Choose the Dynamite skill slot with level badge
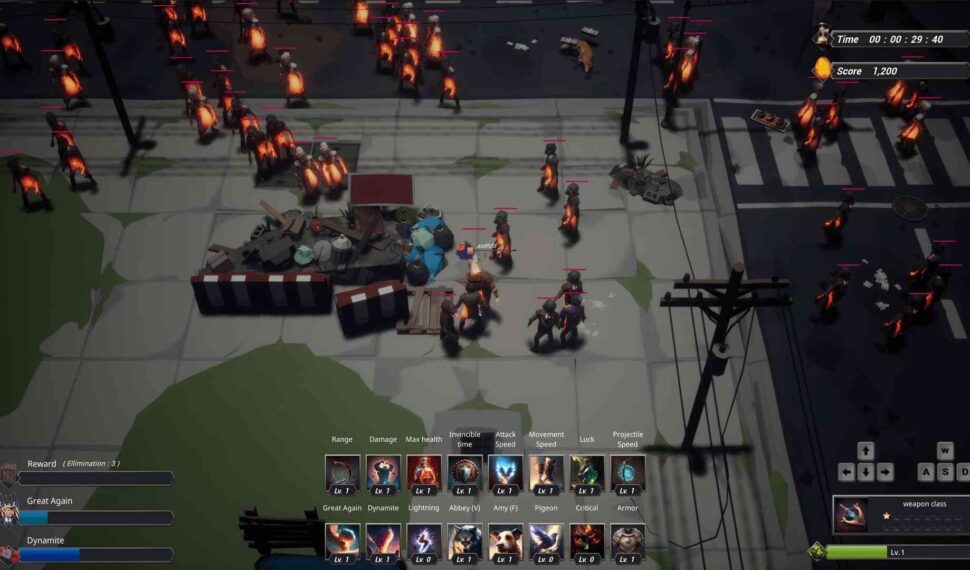The width and height of the screenshot is (970, 570). click(x=383, y=541)
